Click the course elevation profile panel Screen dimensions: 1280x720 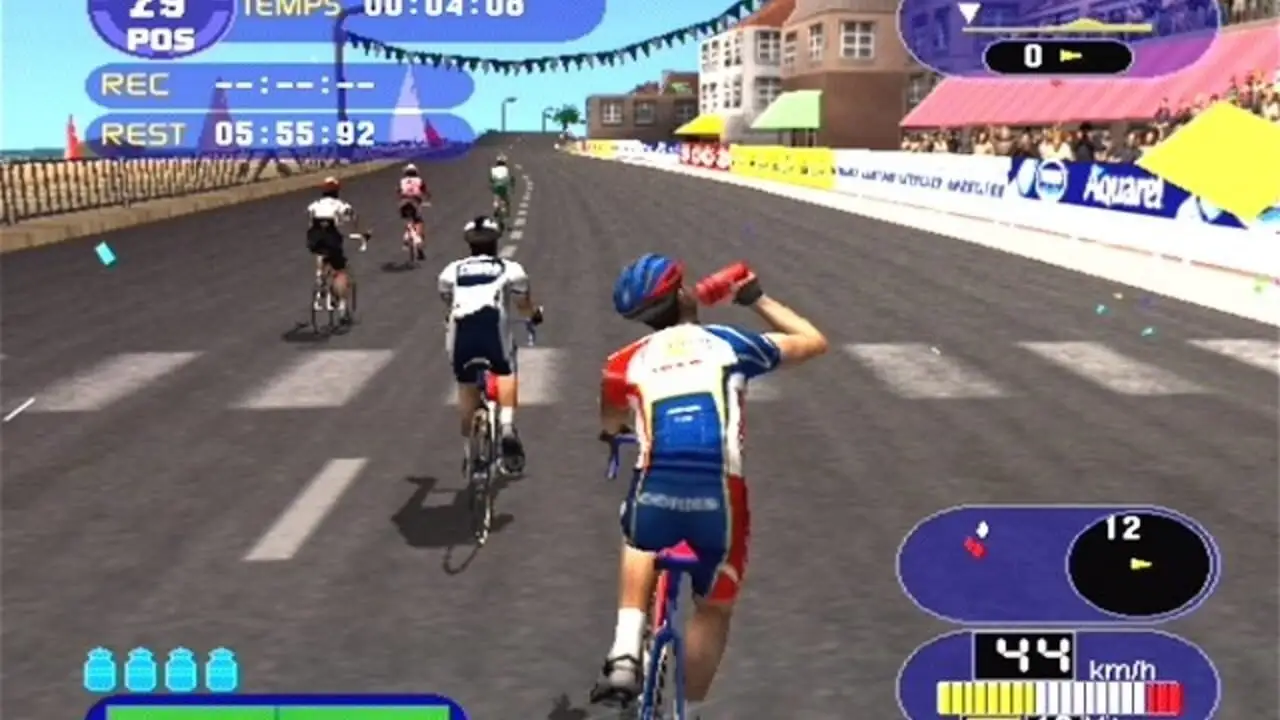tap(1057, 38)
